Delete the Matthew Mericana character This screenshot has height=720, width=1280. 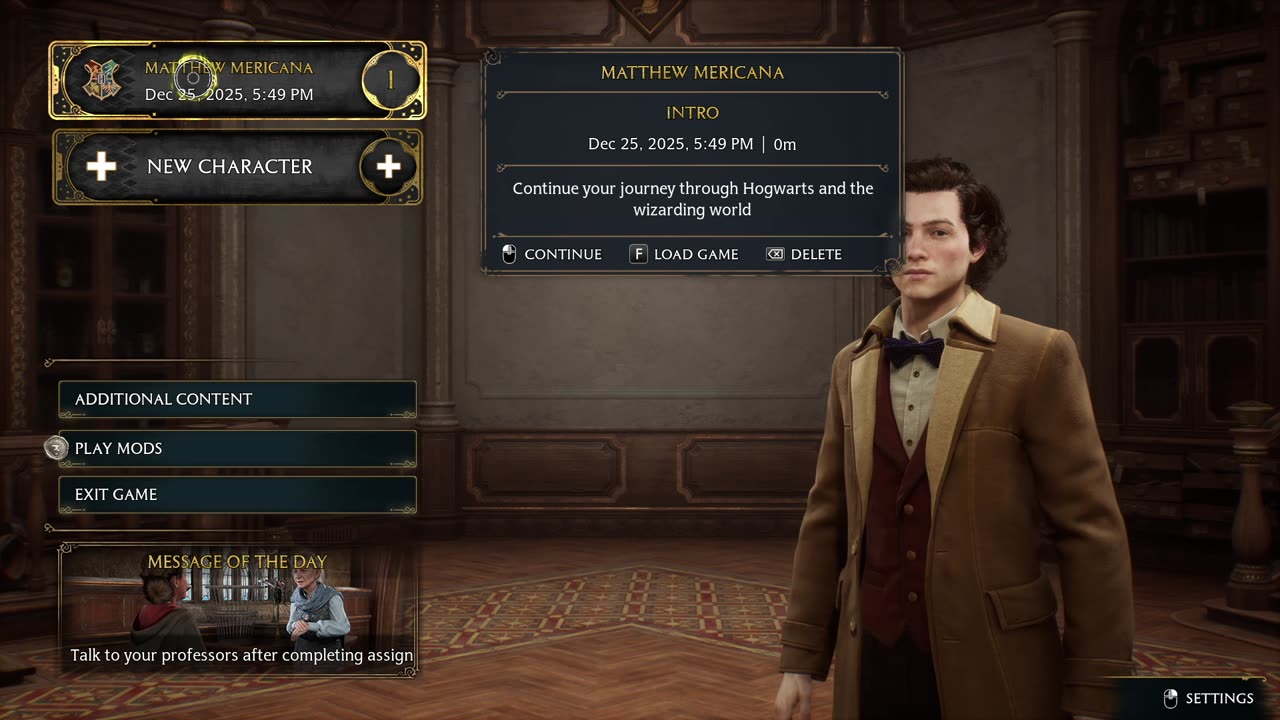[x=804, y=254]
